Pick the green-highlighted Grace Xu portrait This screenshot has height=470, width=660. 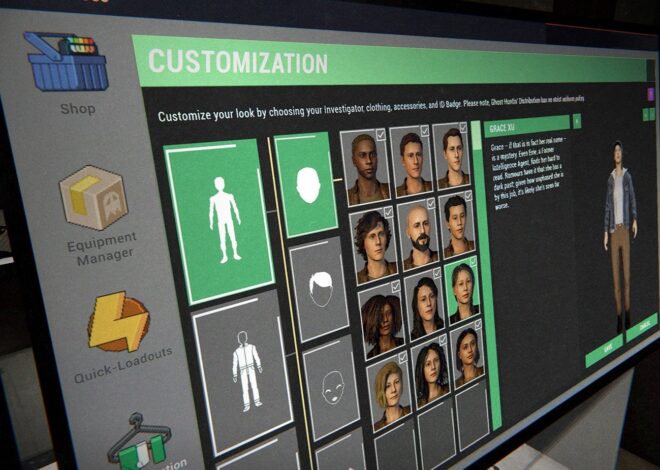tap(463, 291)
